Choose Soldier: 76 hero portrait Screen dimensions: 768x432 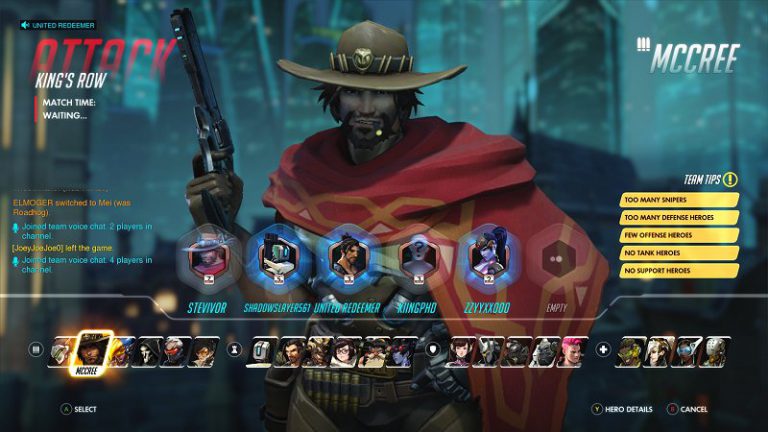click(x=177, y=351)
